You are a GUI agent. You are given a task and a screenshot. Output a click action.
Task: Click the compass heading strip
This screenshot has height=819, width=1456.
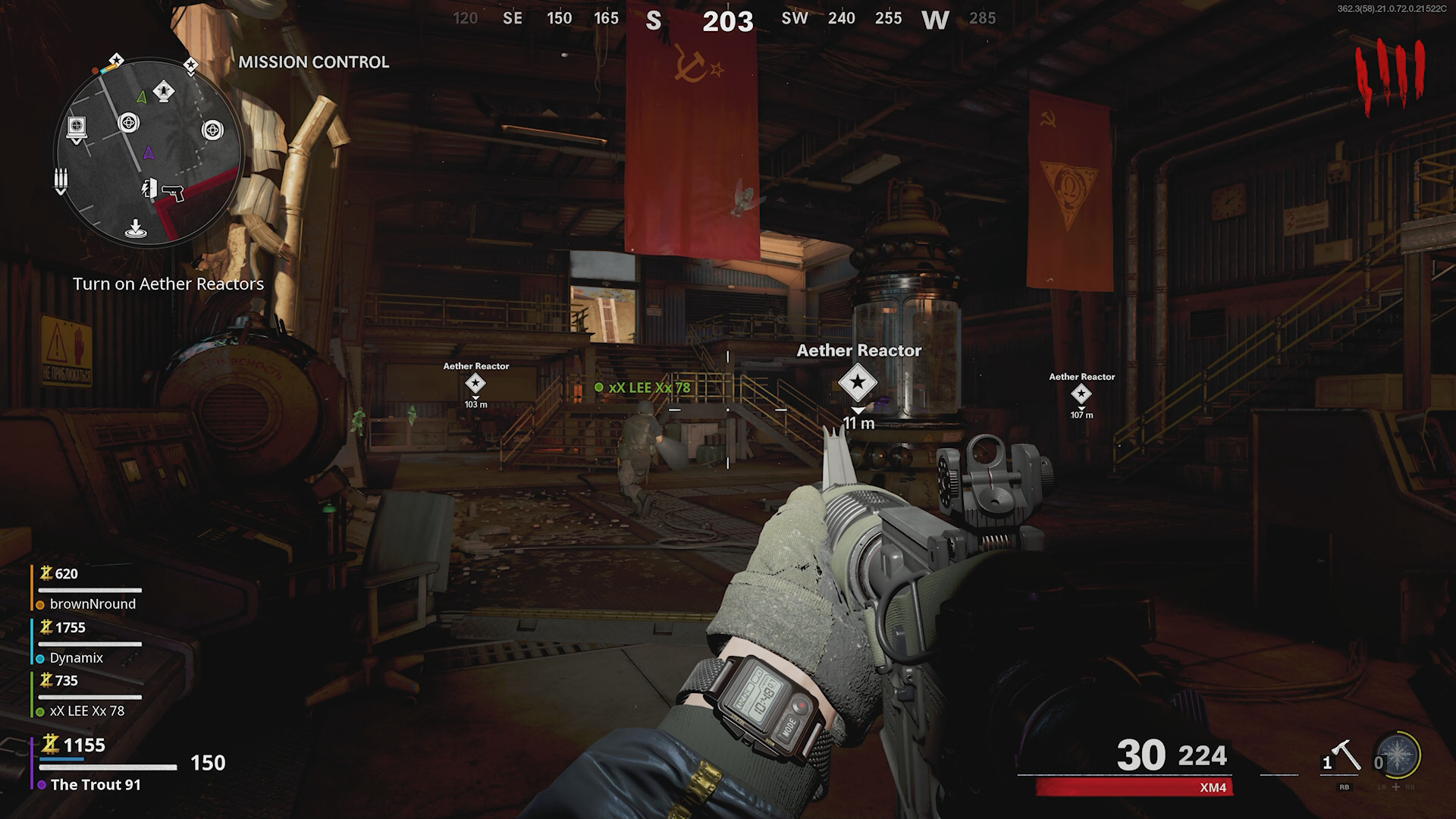726,19
